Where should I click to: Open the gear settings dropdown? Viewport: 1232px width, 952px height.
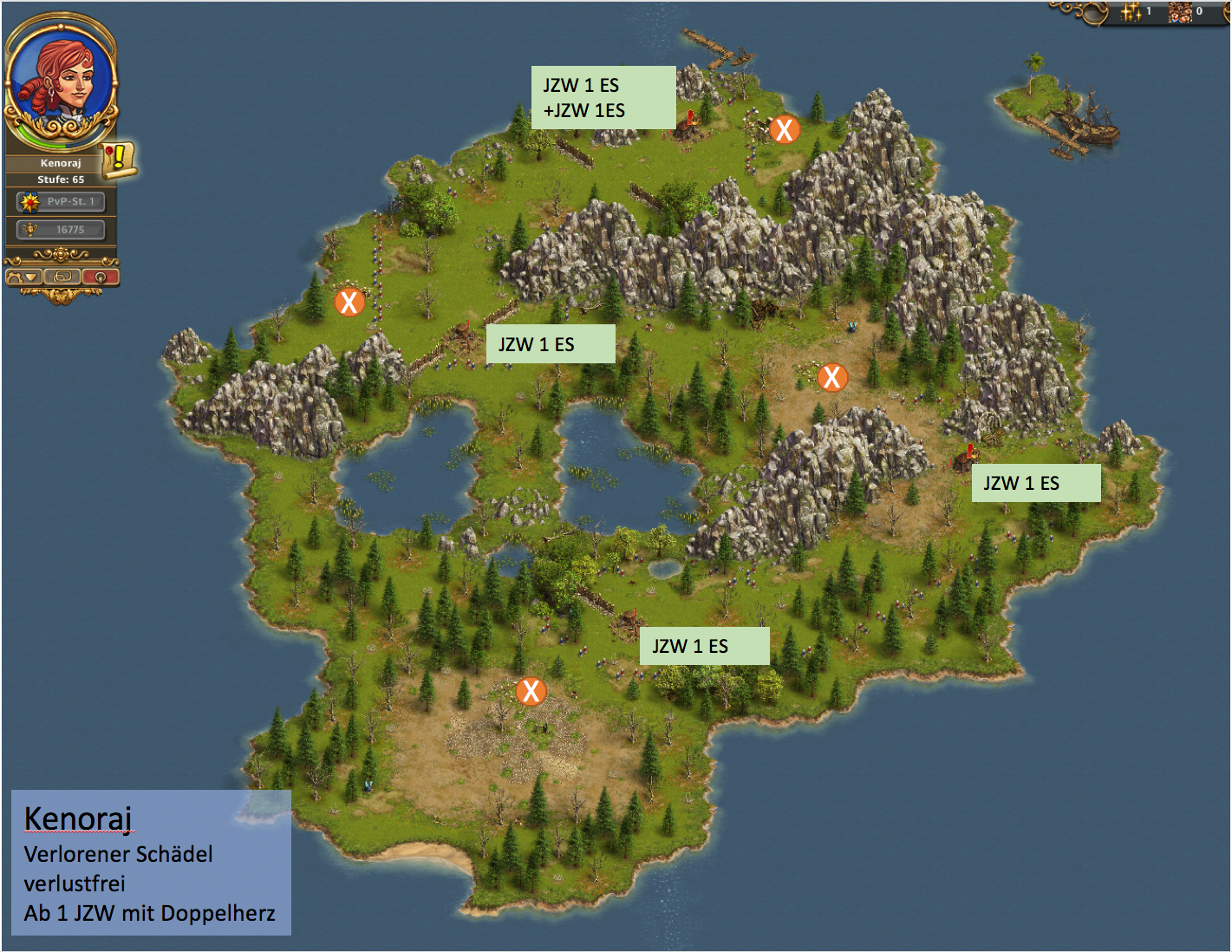(x=23, y=277)
